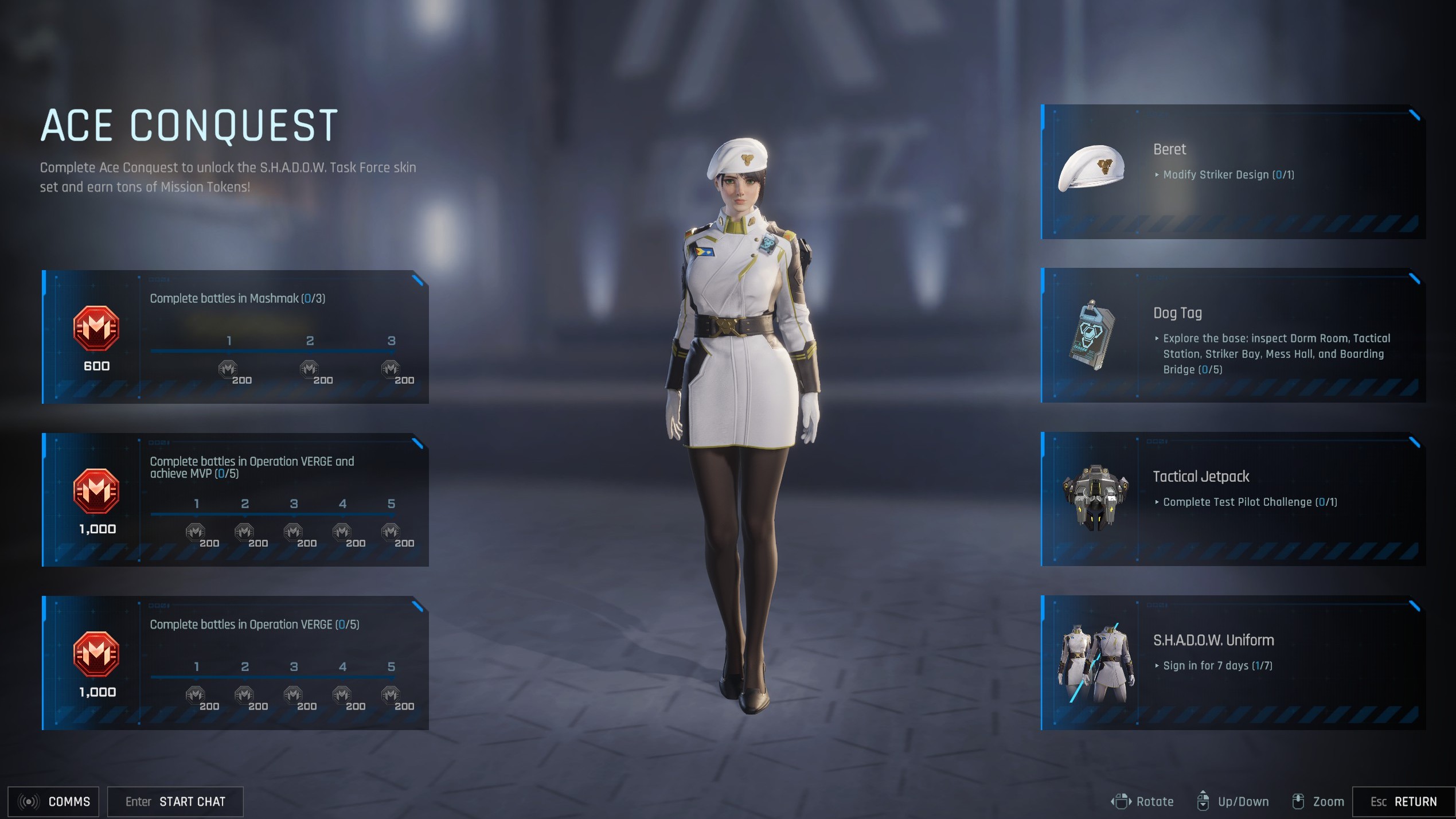Click the RETURN button

coord(1403,801)
